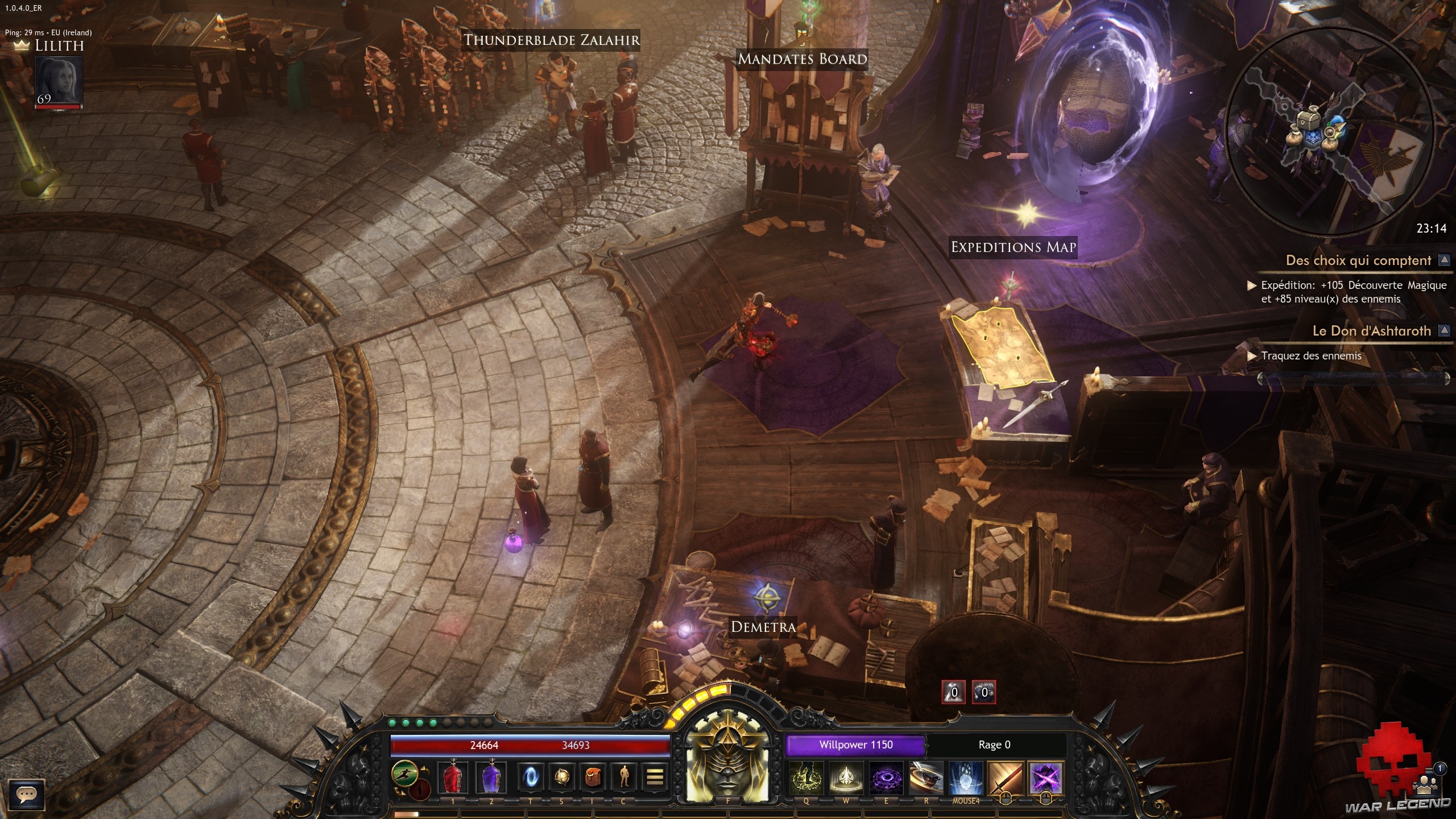Use the icy blue crystal skill
The width and height of the screenshot is (1456, 819).
tap(966, 778)
